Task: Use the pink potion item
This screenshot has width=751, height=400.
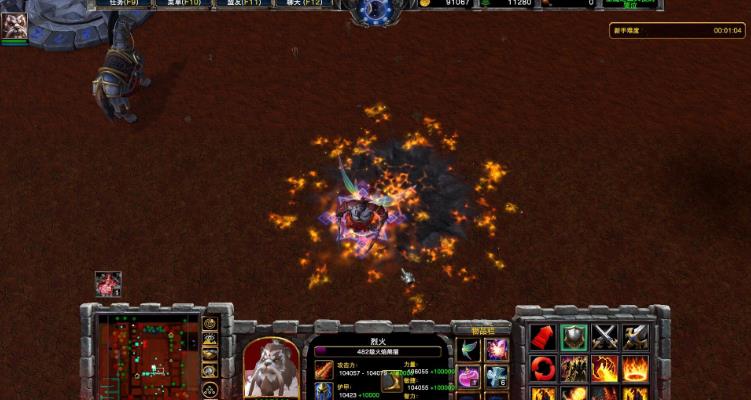Action: click(x=469, y=377)
